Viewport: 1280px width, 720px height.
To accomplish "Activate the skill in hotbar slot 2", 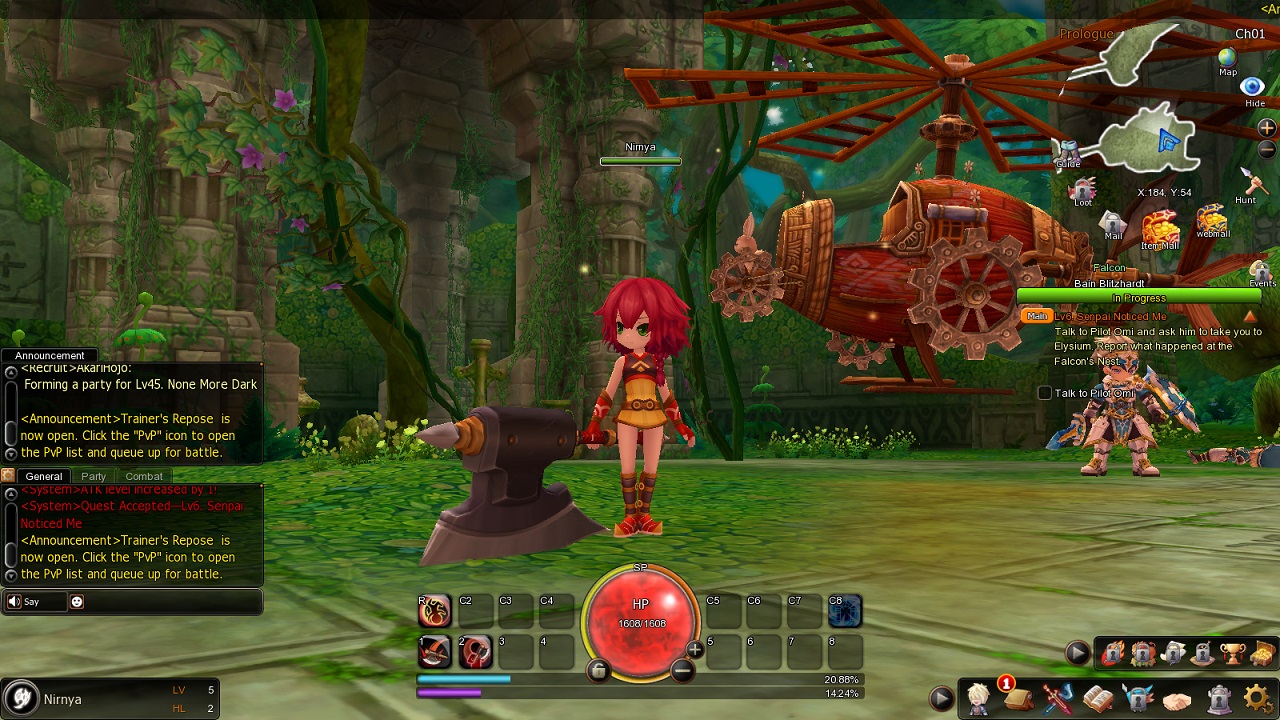I will point(476,652).
